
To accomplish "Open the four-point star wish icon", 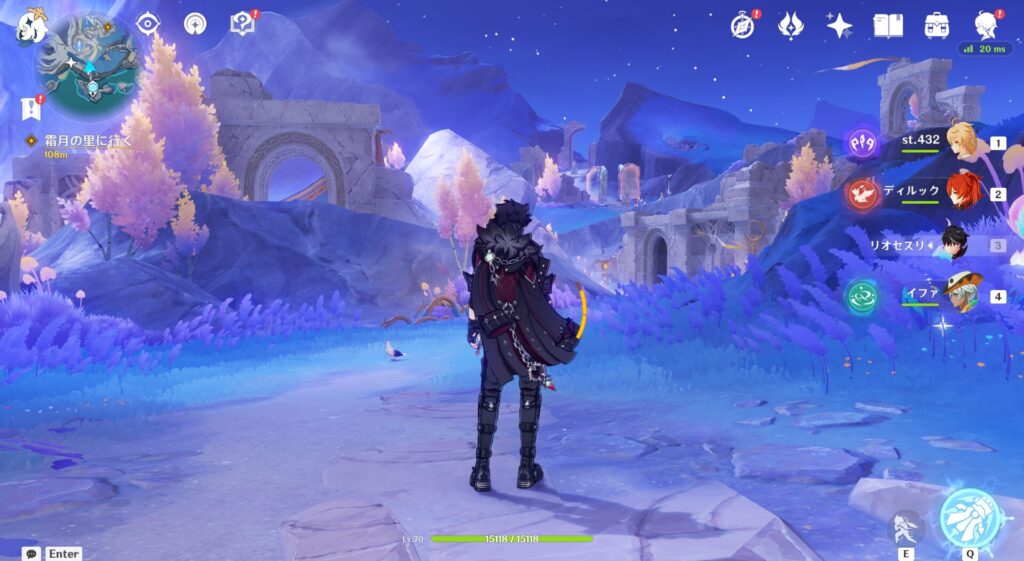I will 839,25.
